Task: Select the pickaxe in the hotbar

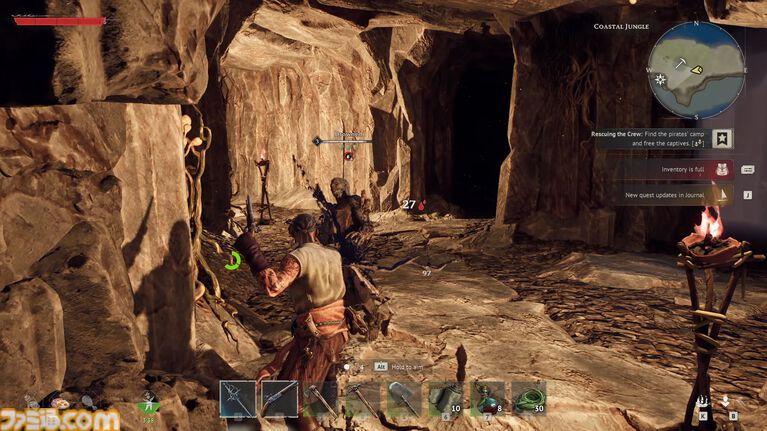Action: (x=363, y=398)
